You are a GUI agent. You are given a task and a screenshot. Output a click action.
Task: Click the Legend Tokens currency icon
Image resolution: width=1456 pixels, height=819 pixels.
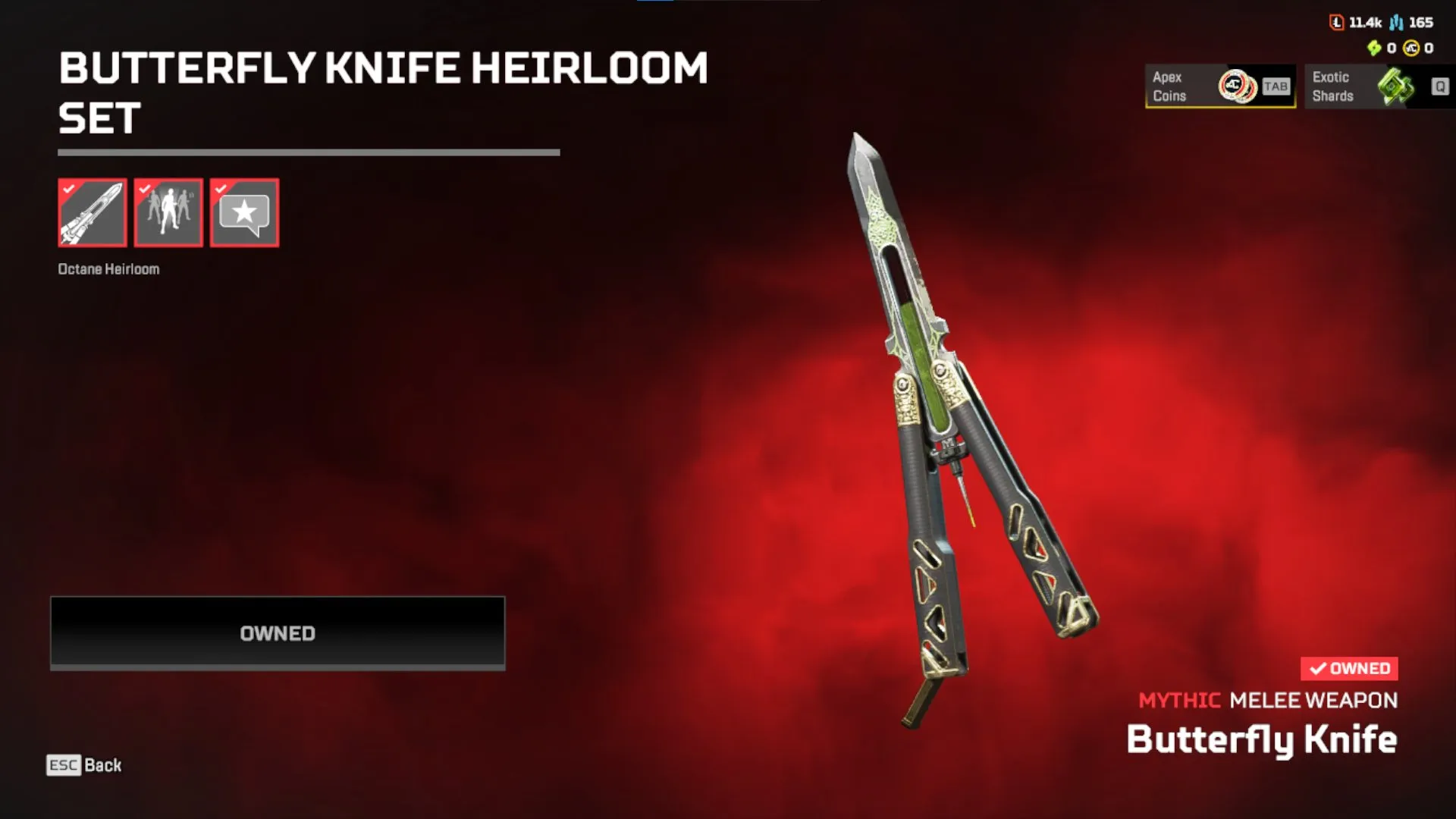pyautogui.click(x=1337, y=22)
